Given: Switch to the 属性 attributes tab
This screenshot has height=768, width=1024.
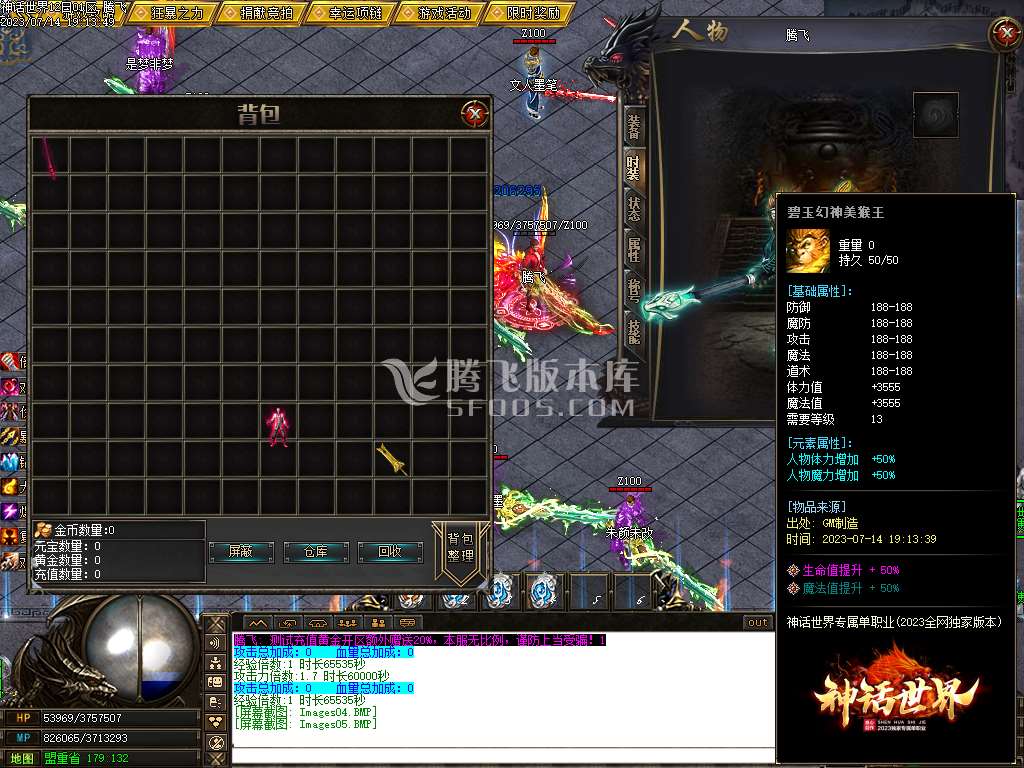Looking at the screenshot, I should coord(634,249).
